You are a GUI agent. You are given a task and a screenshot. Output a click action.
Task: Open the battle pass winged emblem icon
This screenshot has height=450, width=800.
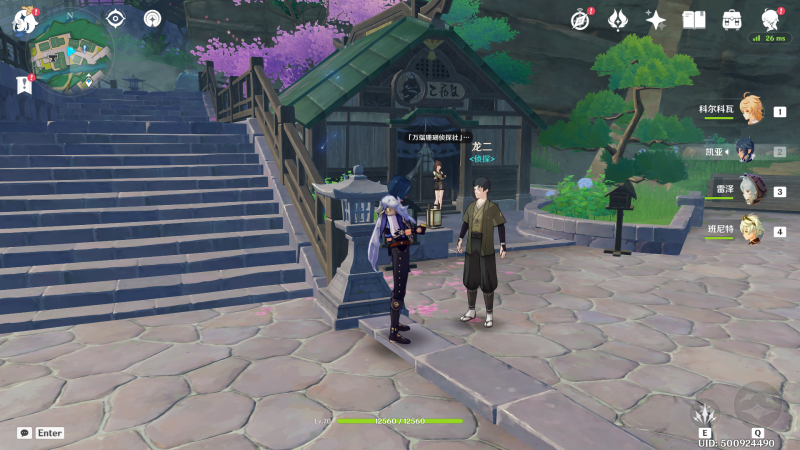click(618, 19)
